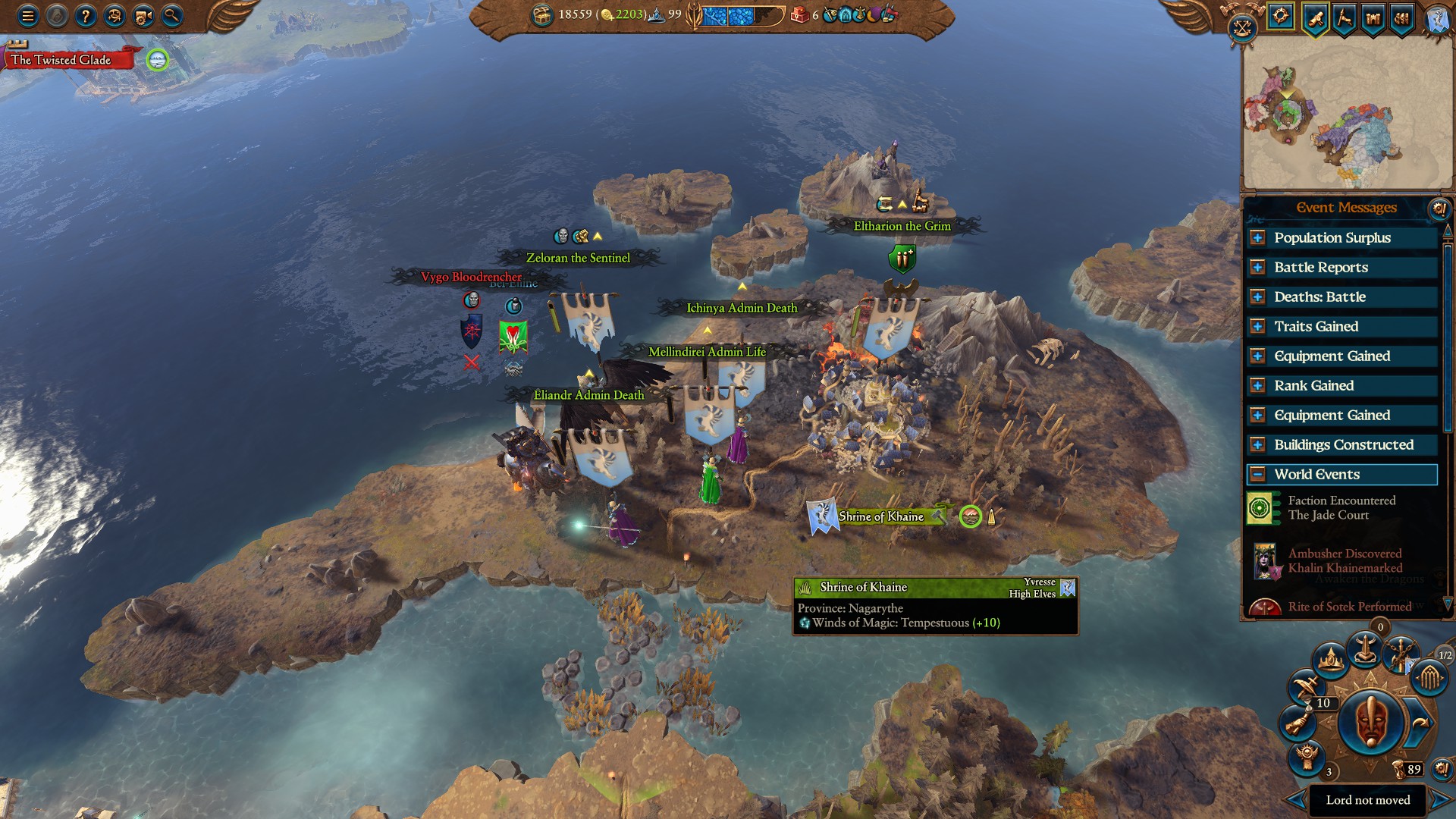Select Eltharion the Grim army label
1456x819 pixels.
pyautogui.click(x=902, y=226)
